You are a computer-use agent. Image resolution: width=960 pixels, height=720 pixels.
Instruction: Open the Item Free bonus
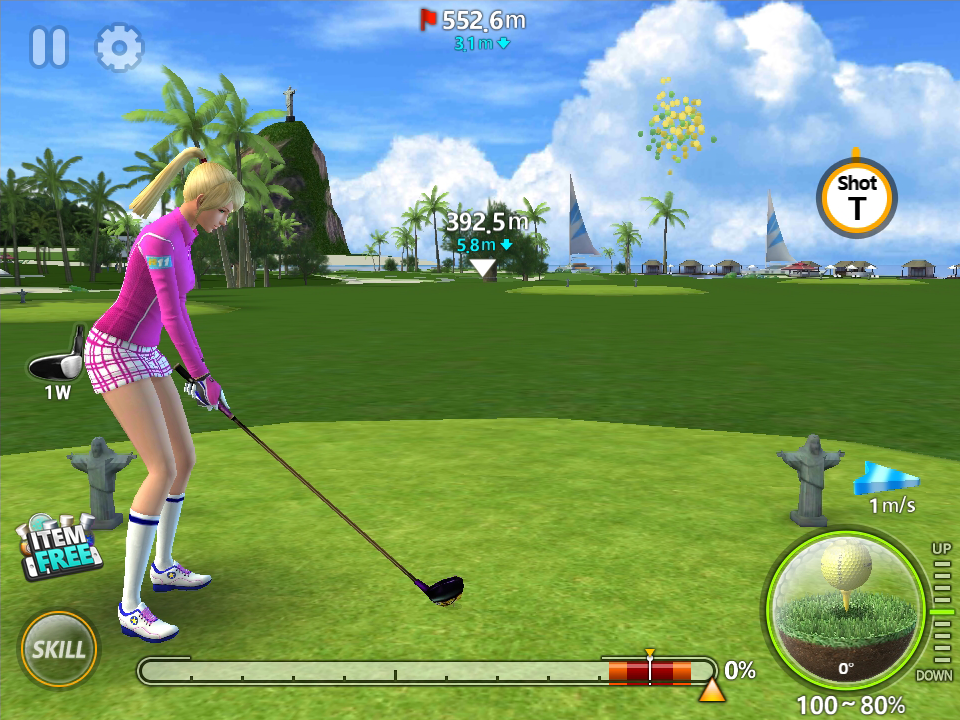59,547
